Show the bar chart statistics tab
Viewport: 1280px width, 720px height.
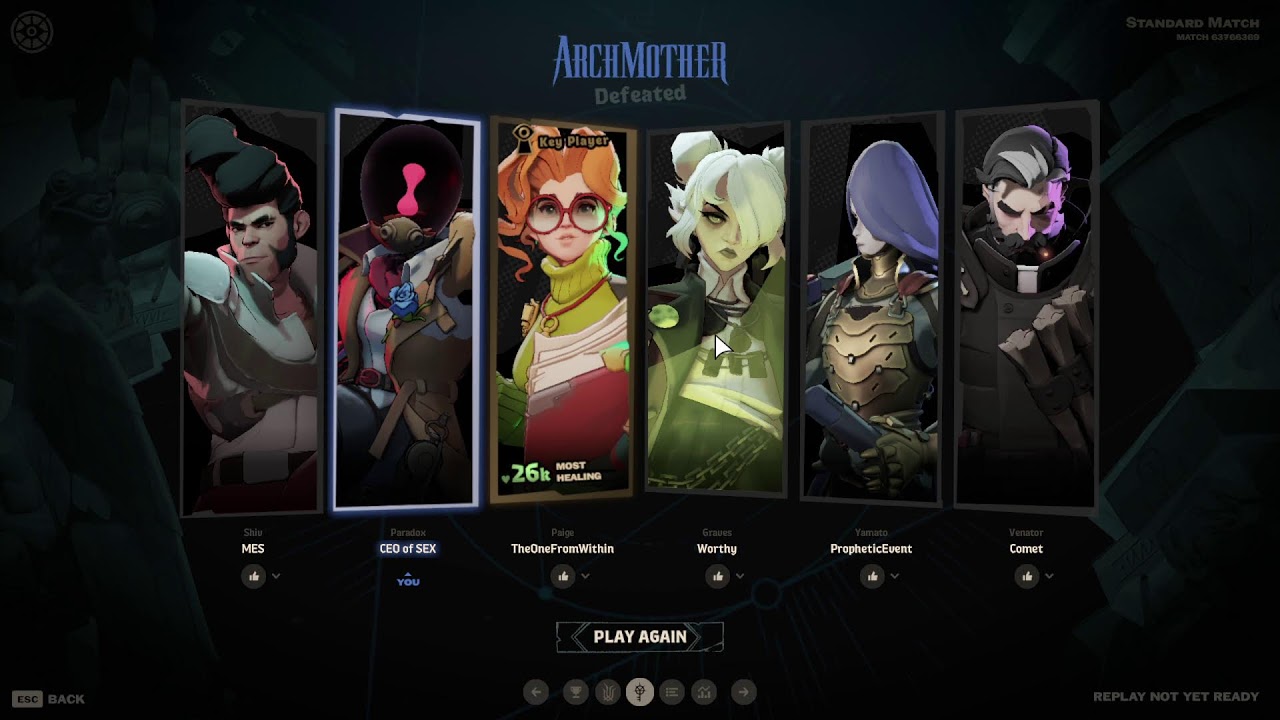pyautogui.click(x=704, y=691)
